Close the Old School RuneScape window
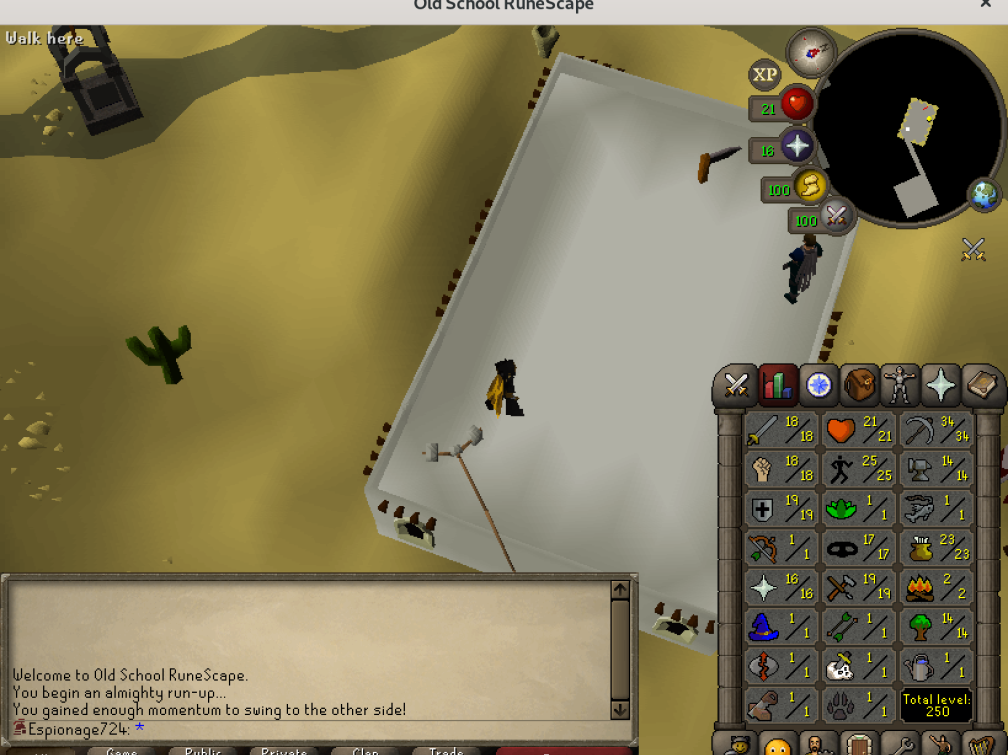 point(985,5)
